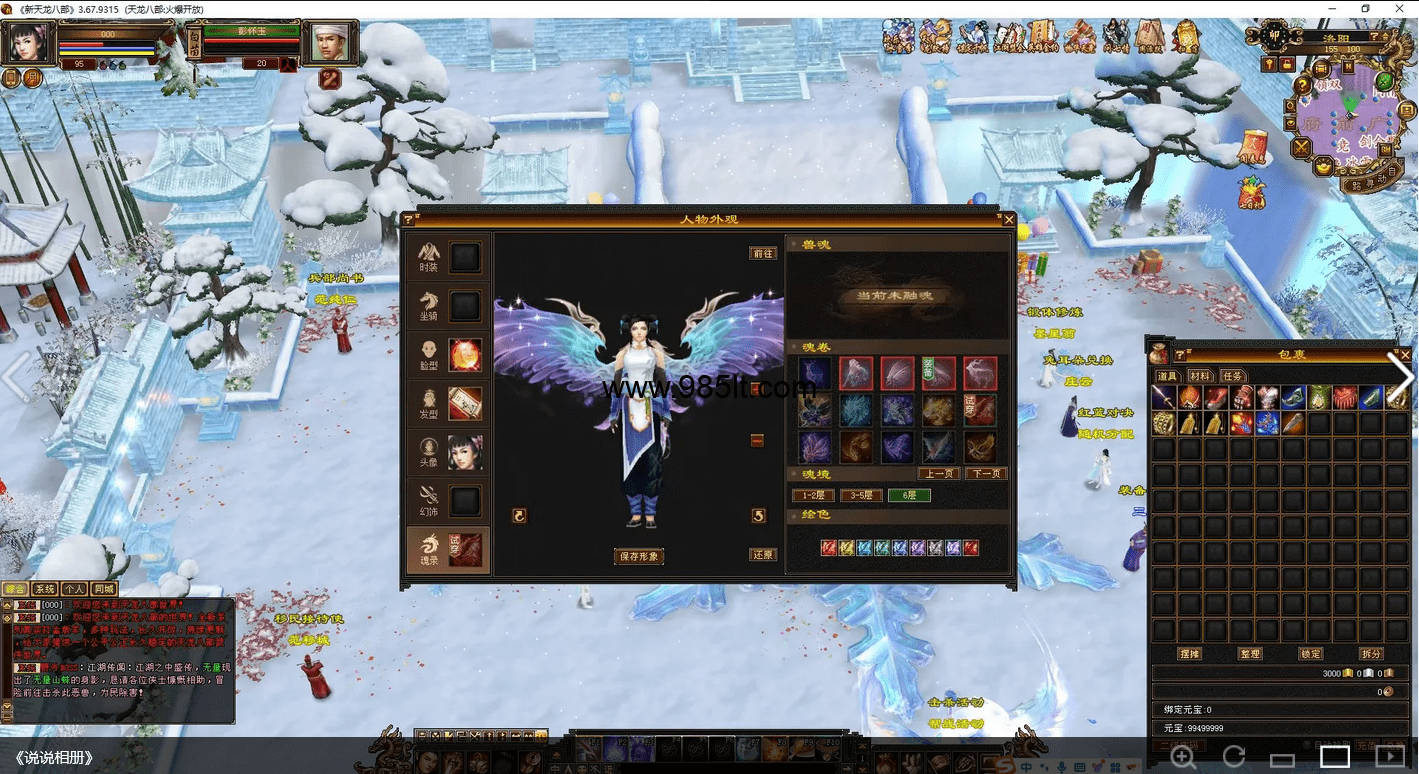Click the 前往 go-to button
This screenshot has height=774, width=1419.
(763, 253)
